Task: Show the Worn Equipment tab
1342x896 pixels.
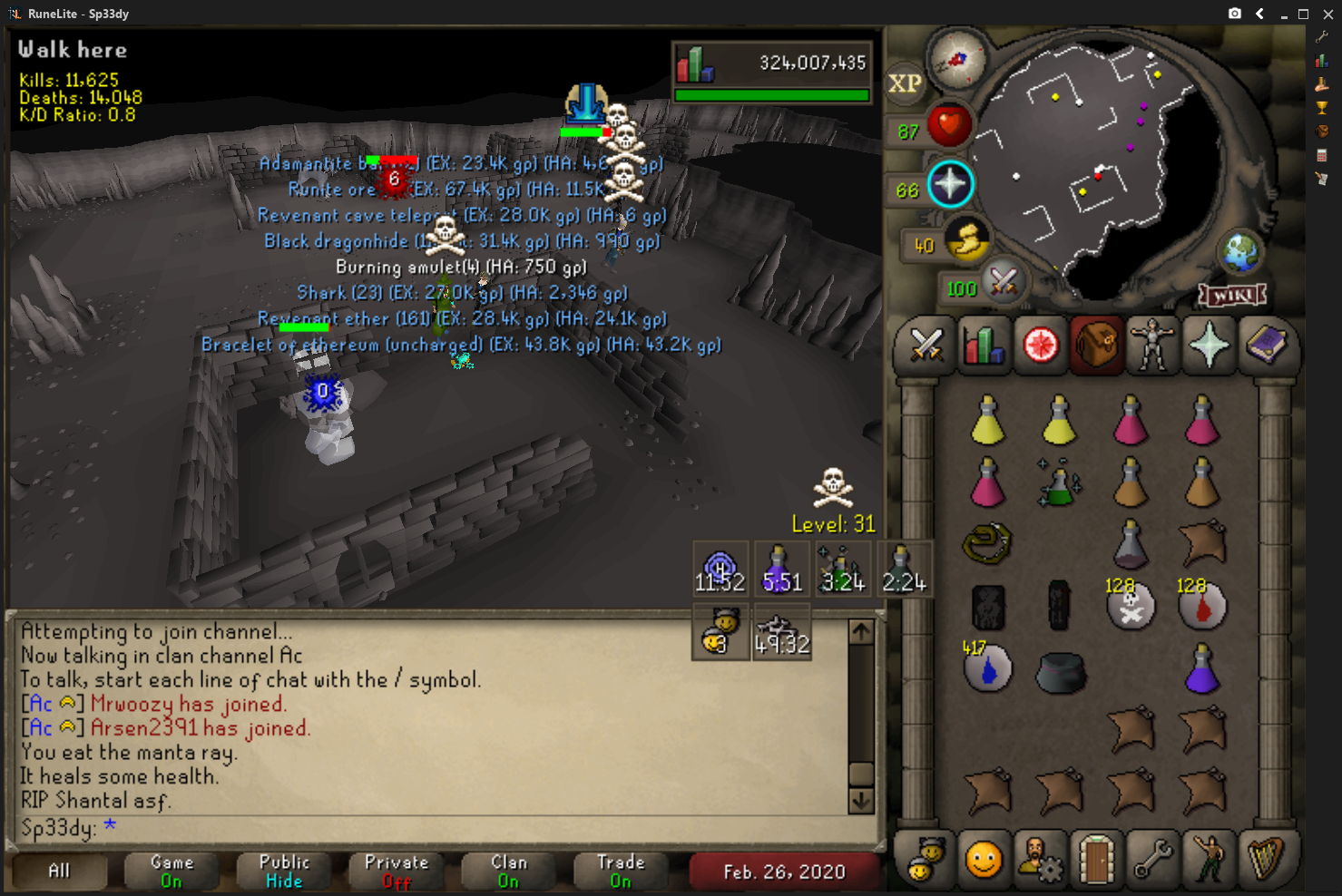Action: [x=1152, y=346]
